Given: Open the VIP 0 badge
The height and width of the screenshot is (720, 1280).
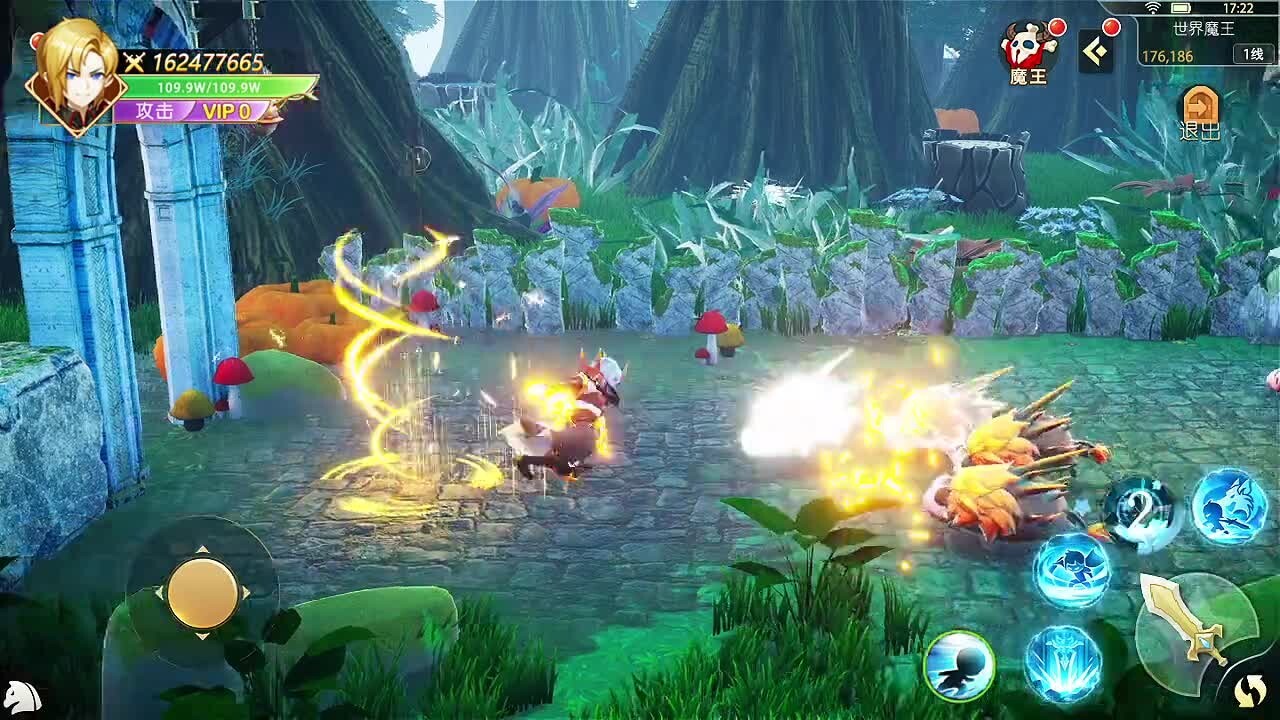Looking at the screenshot, I should point(227,111).
